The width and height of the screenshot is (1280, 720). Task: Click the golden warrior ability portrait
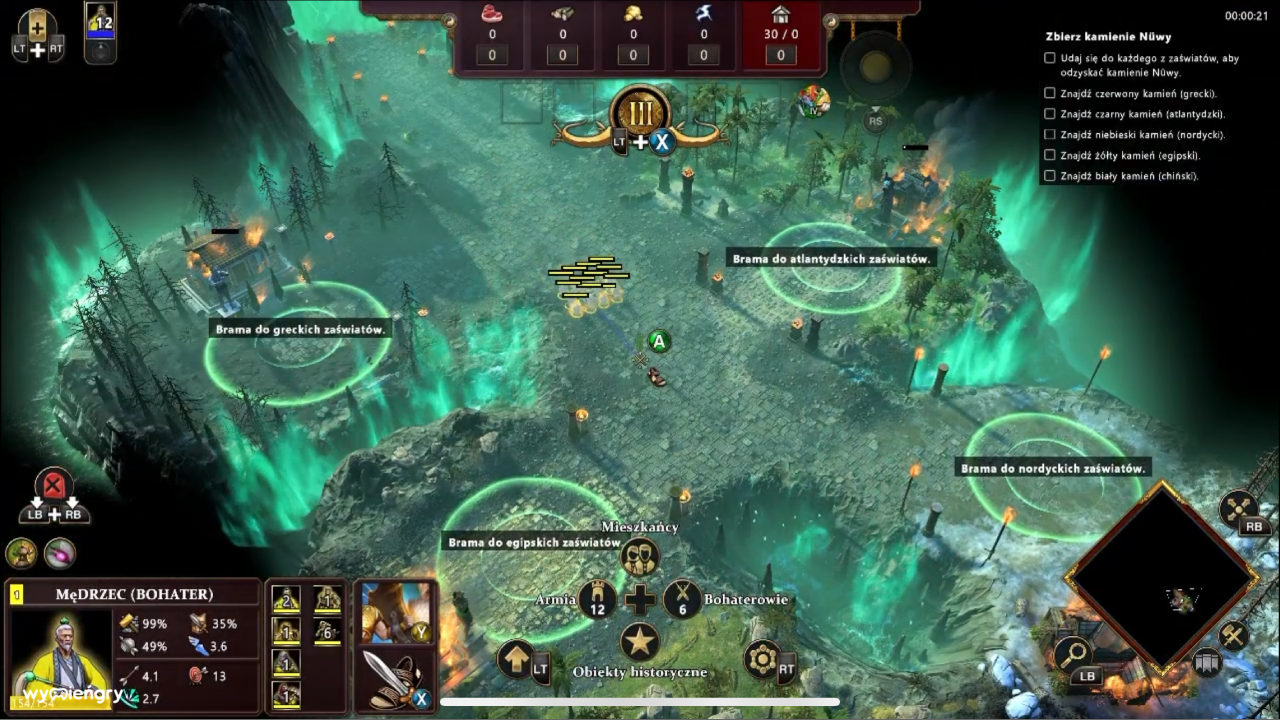tap(391, 611)
